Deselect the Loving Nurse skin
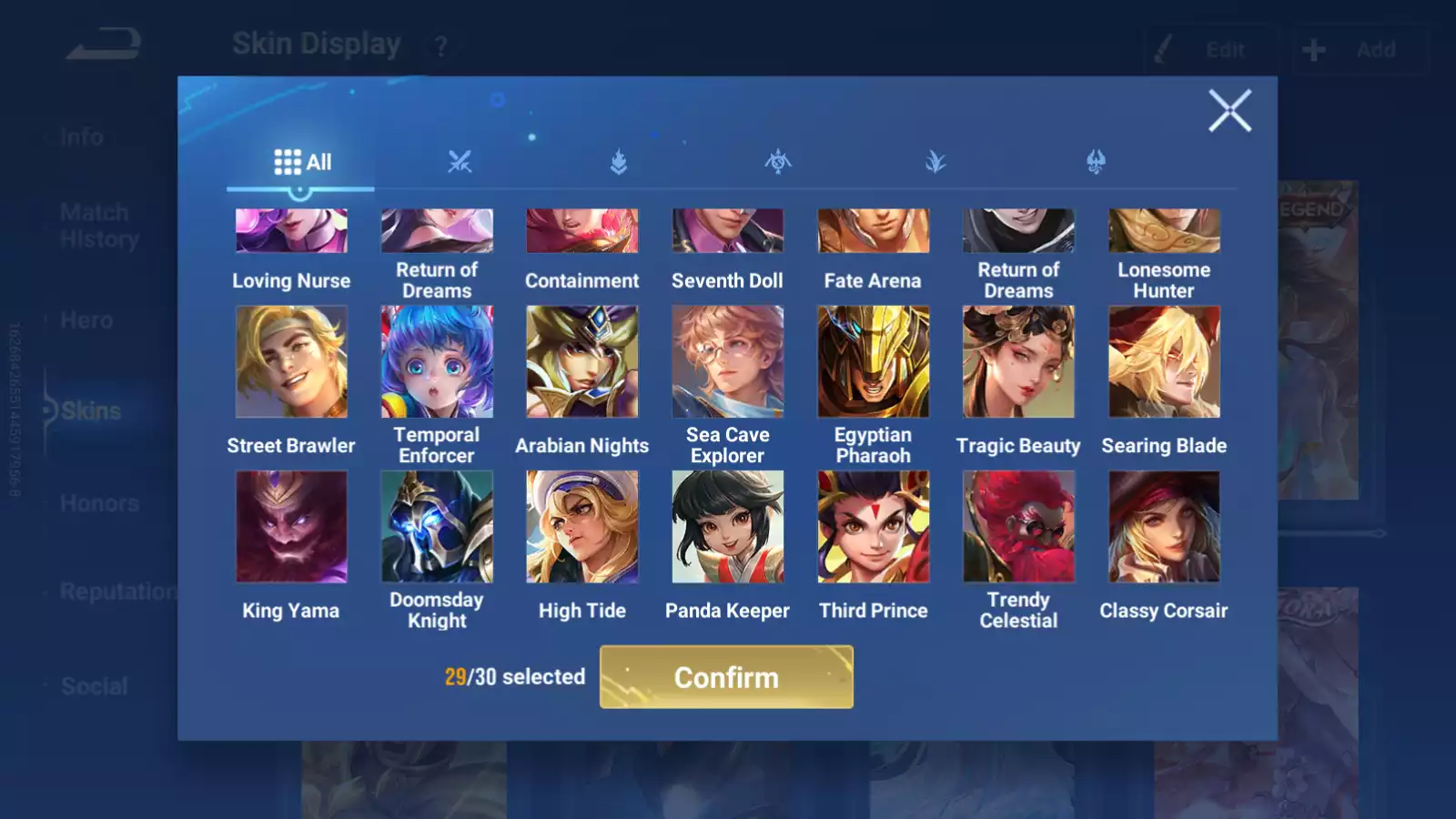This screenshot has width=1456, height=819. pos(291,229)
